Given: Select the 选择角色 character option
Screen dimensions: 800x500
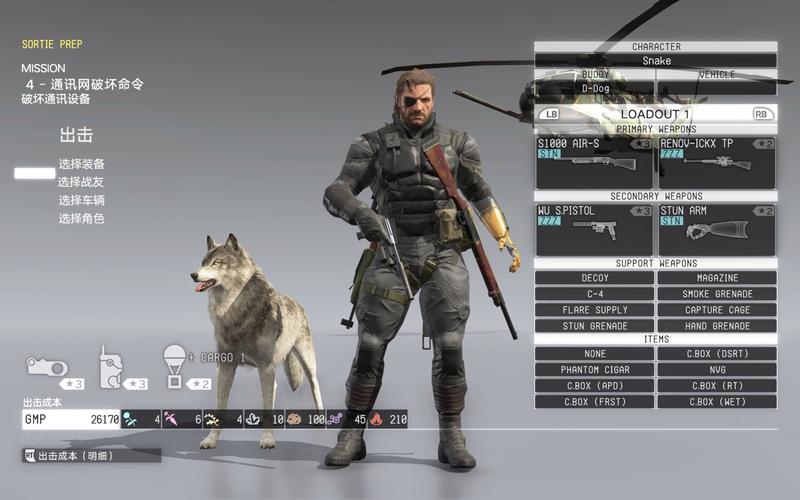Looking at the screenshot, I should (81, 218).
